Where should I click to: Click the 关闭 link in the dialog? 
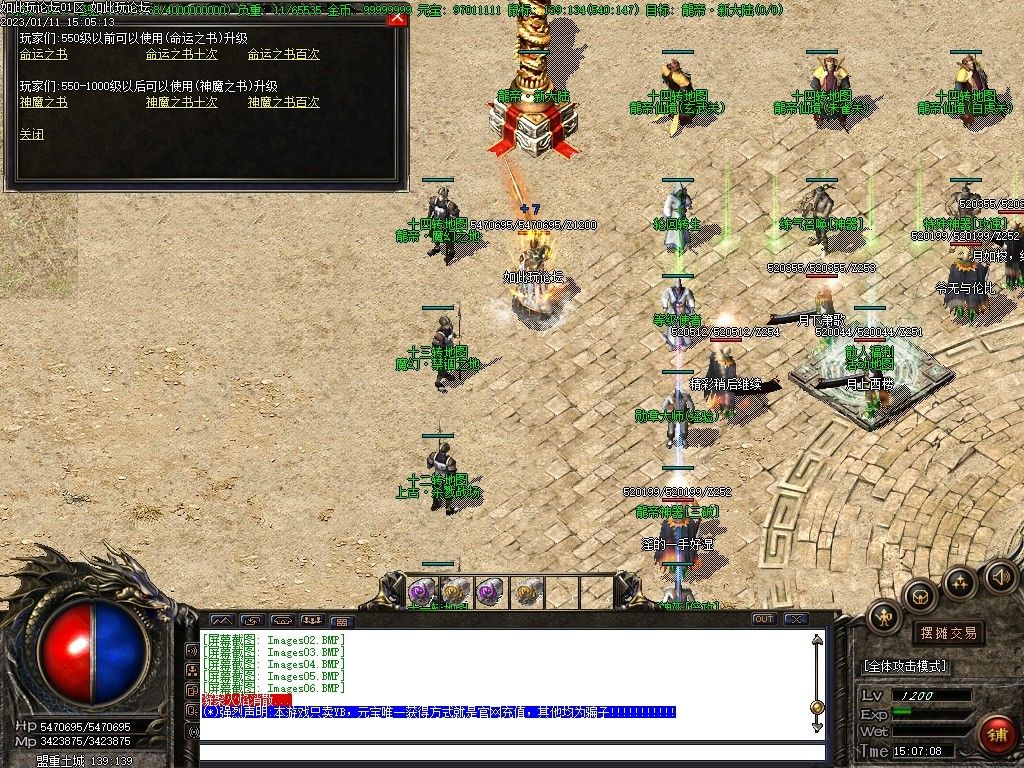(31, 134)
